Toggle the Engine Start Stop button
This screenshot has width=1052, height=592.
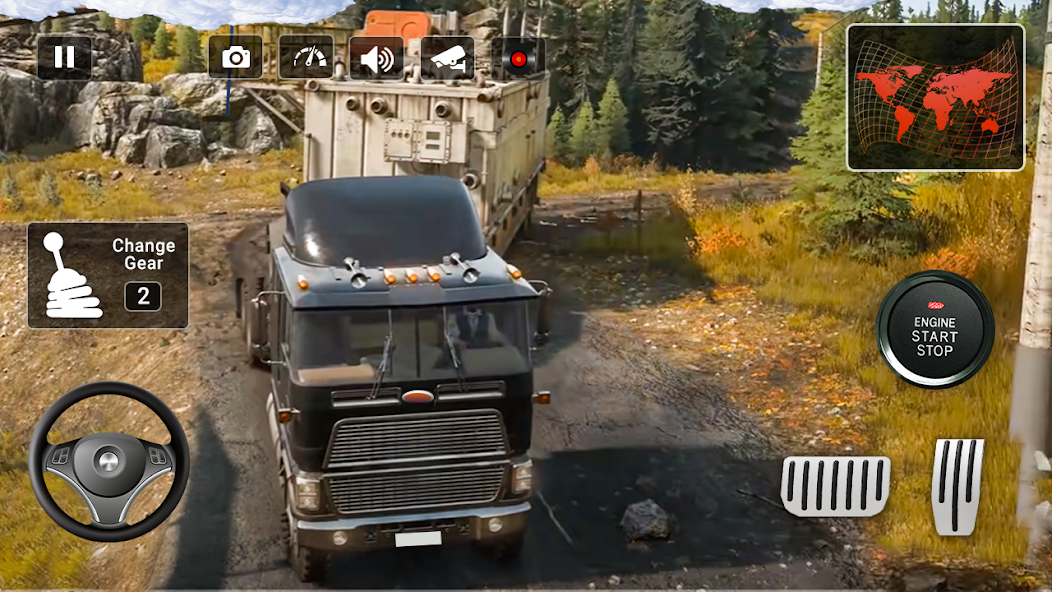point(935,330)
